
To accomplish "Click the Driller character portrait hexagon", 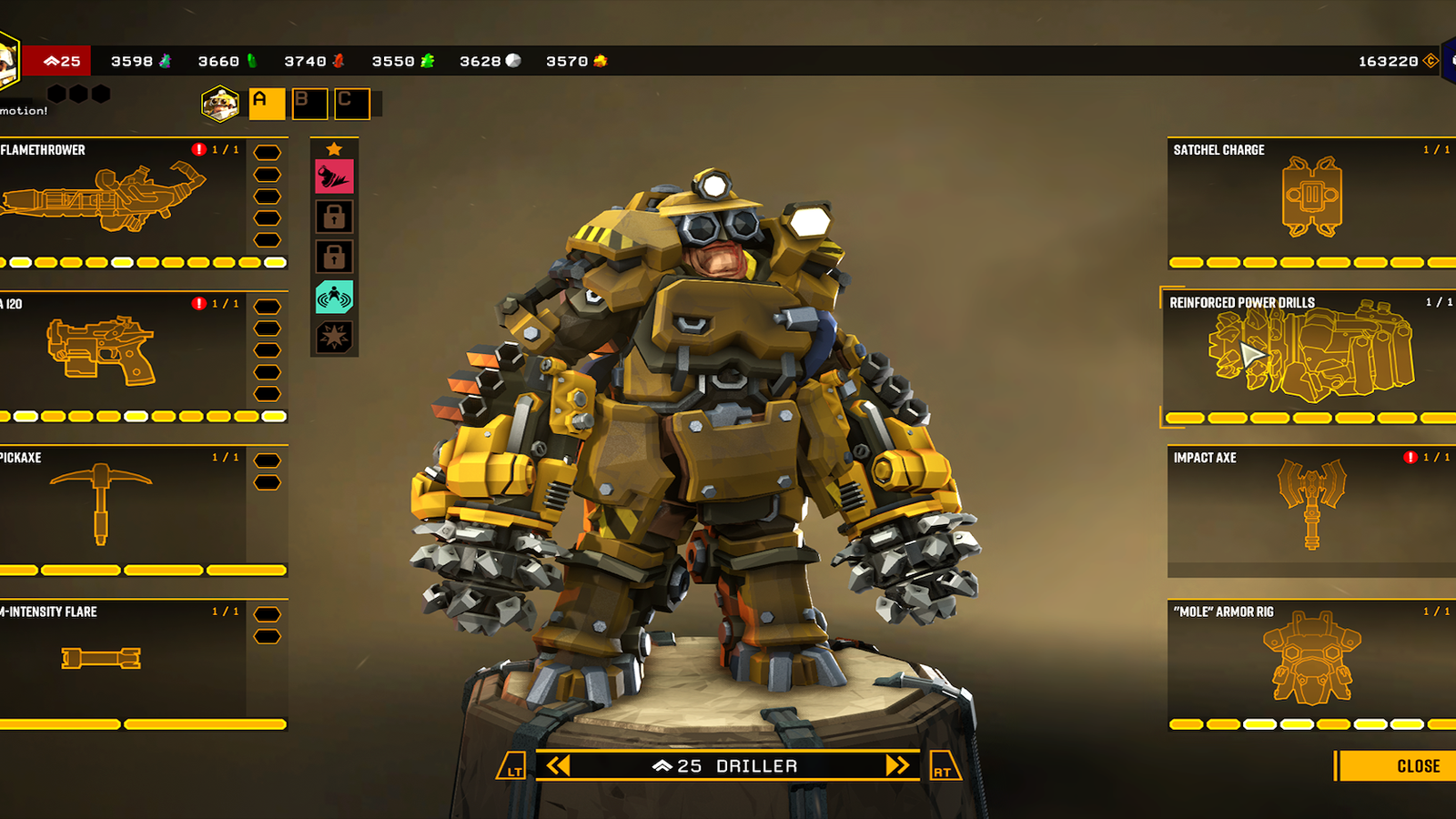I will point(218,103).
